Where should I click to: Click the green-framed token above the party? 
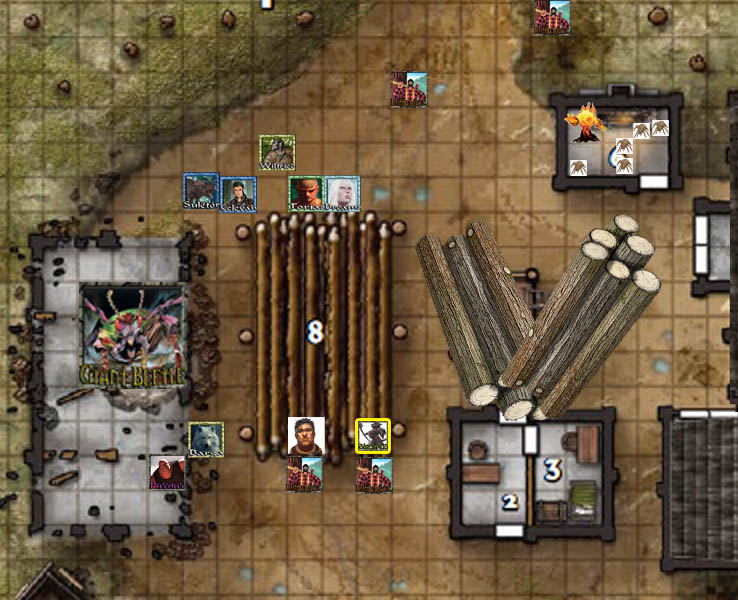tap(277, 153)
